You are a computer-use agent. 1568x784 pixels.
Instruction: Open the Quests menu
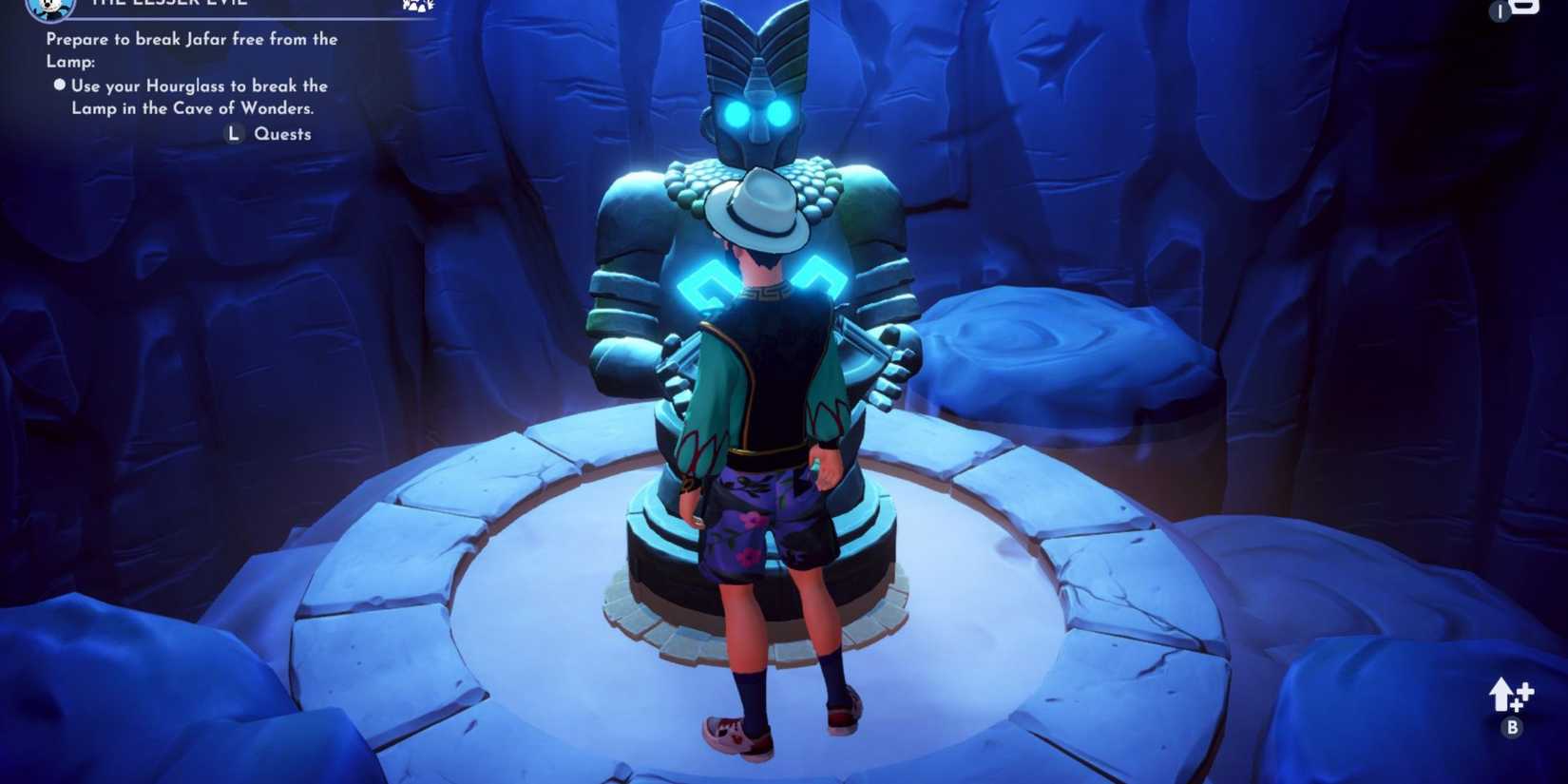[282, 134]
